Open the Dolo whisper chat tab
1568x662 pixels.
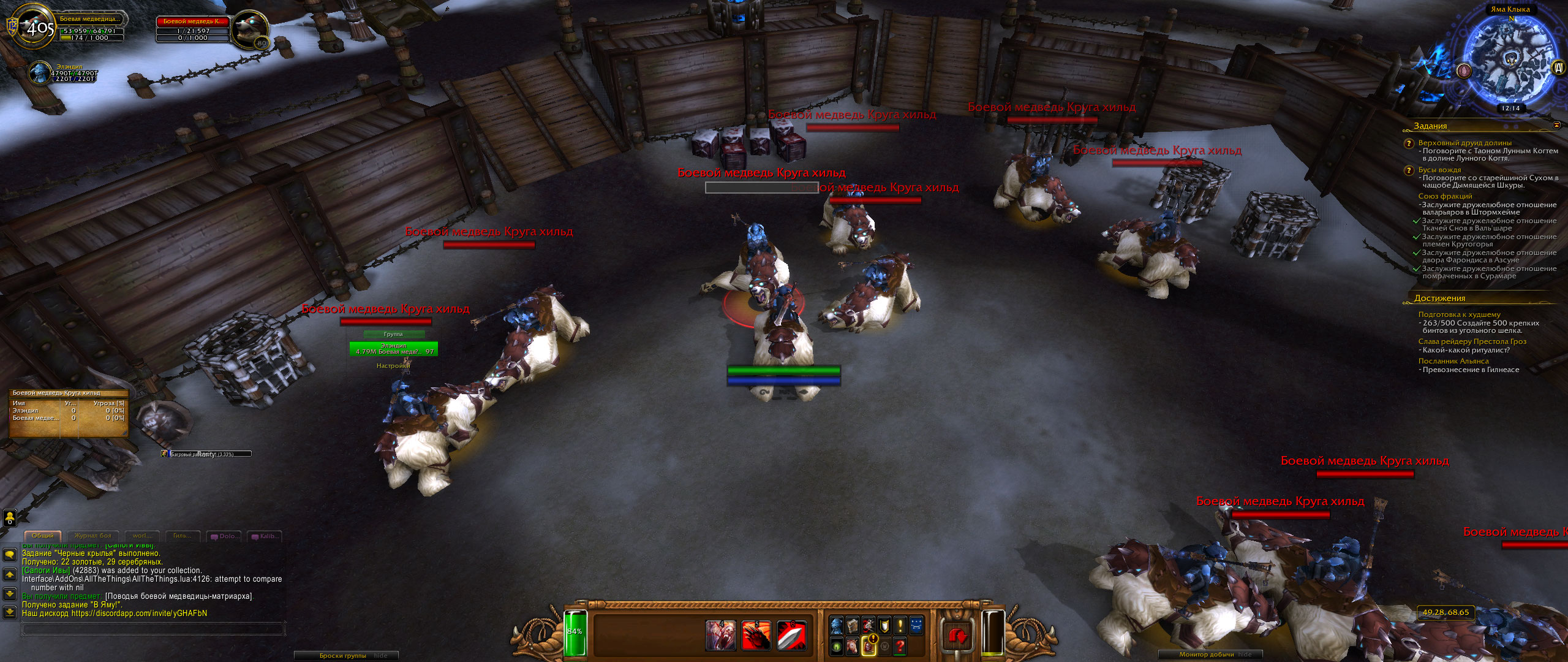pyautogui.click(x=225, y=536)
